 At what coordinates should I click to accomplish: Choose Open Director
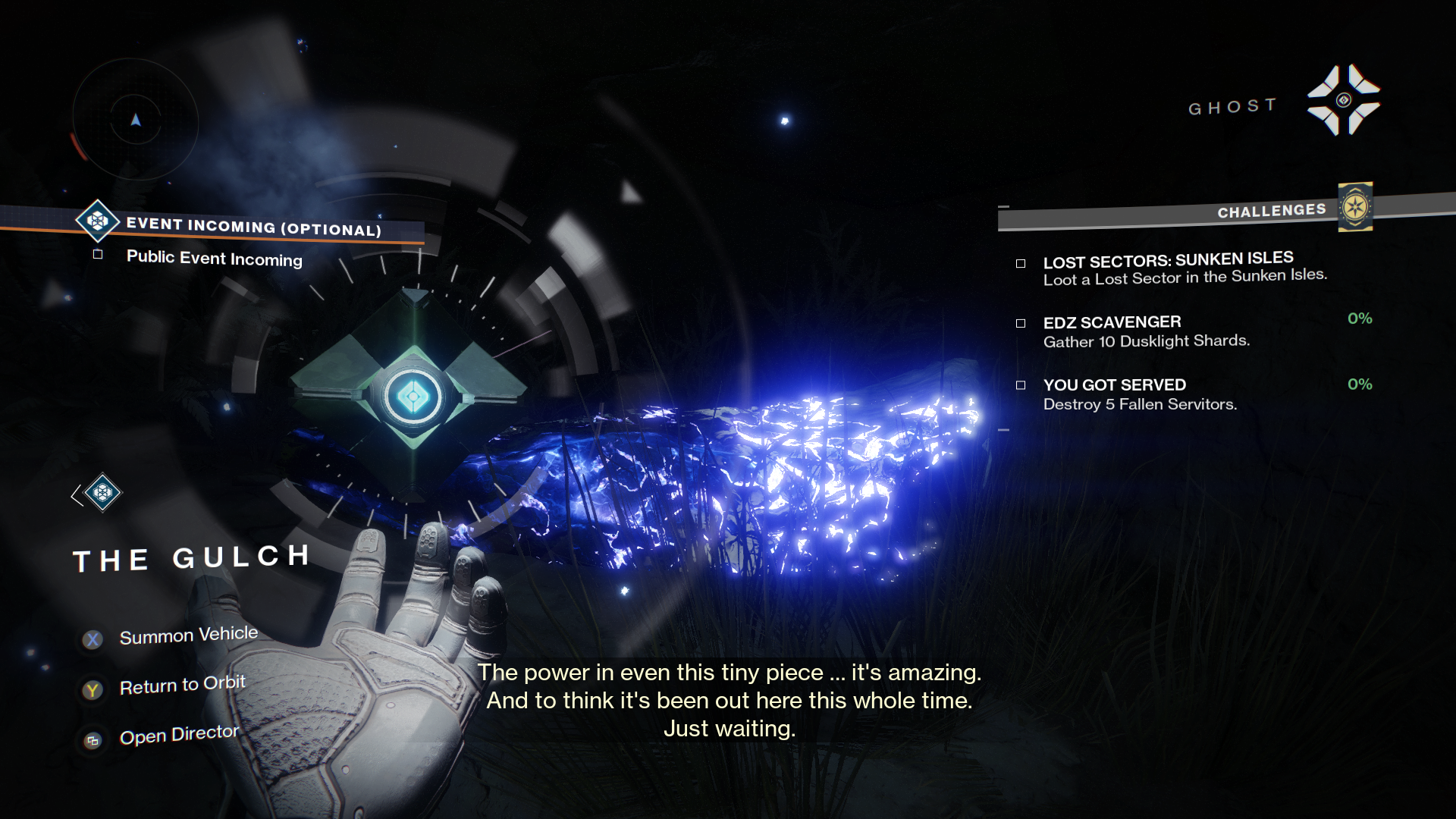(x=179, y=735)
